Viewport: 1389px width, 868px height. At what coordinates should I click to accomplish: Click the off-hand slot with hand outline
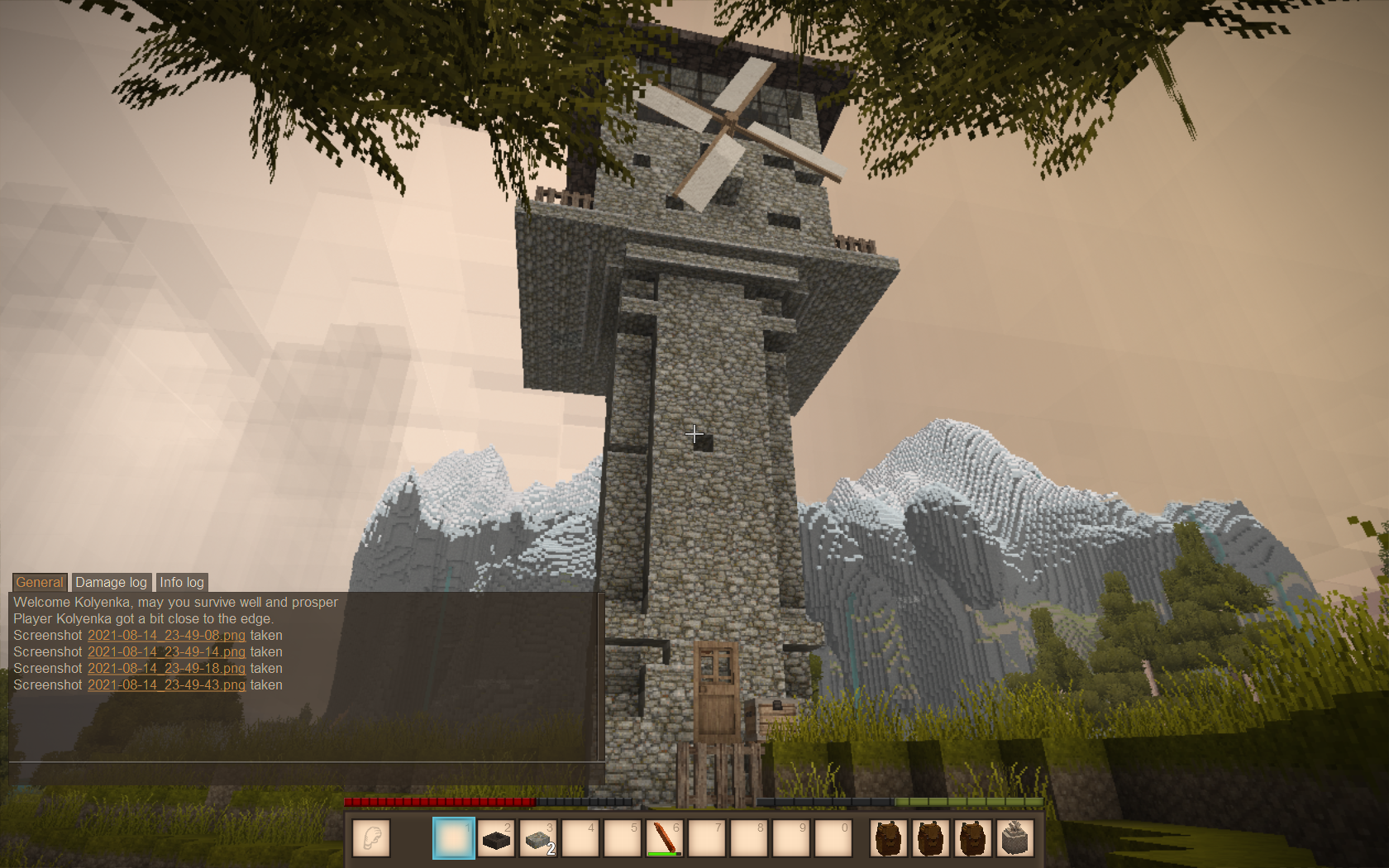coord(371,838)
